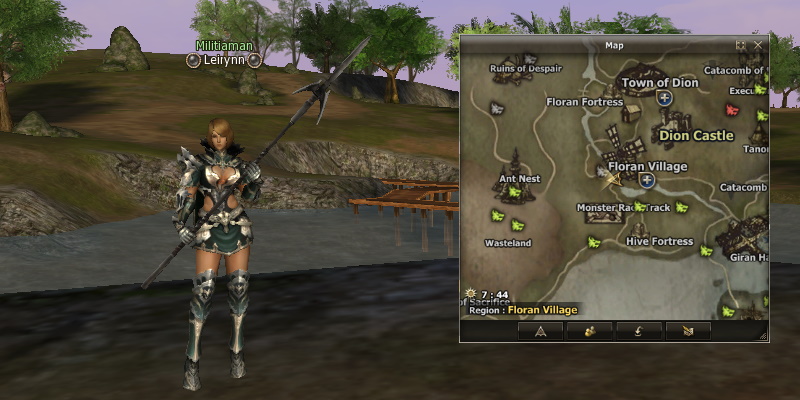Select Hive Fortress on the map

coord(659,241)
